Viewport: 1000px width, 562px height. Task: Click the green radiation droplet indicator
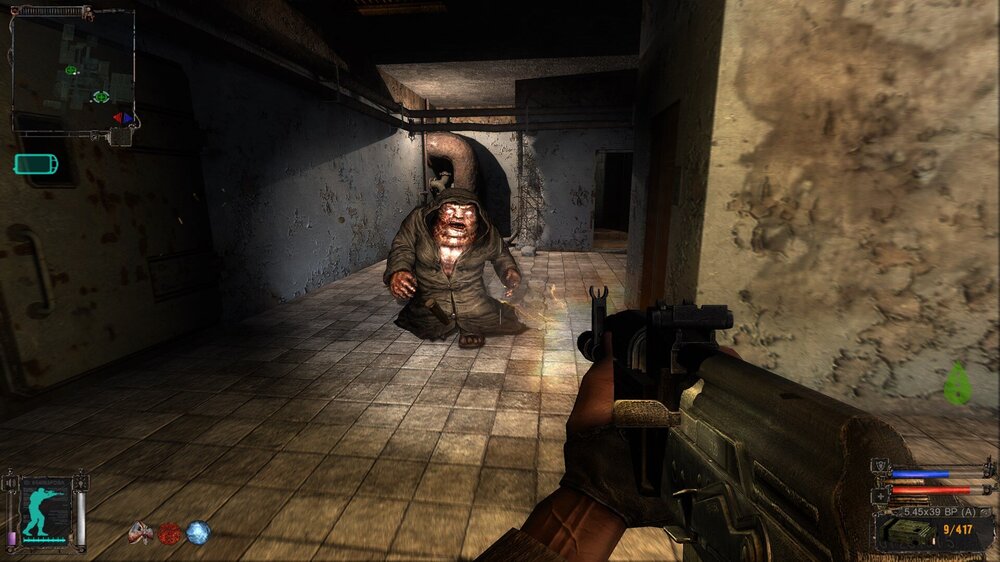coord(957,384)
